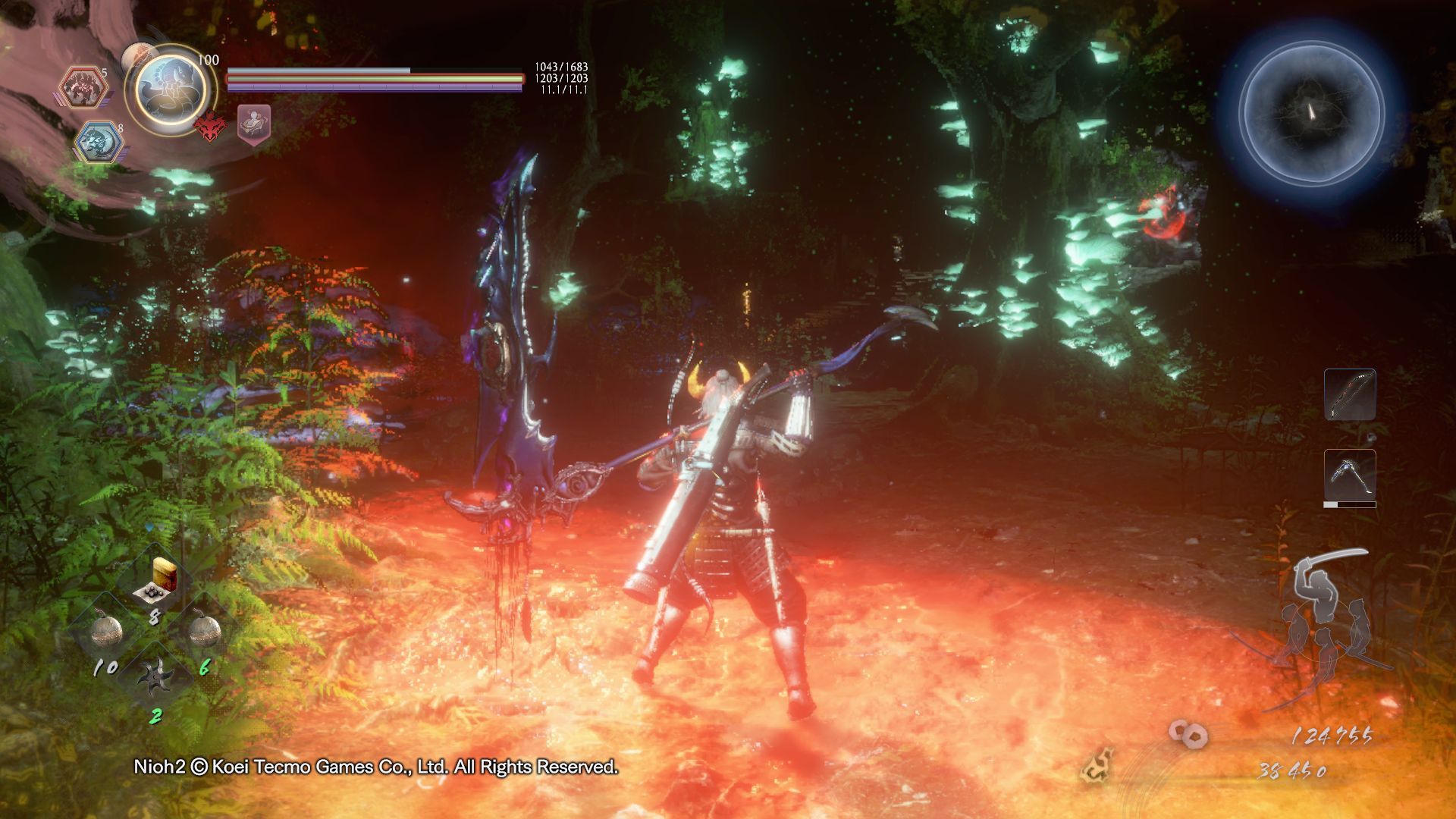The height and width of the screenshot is (819, 1456).
Task: Use the bomb shortcut with count 10
Action: pyautogui.click(x=108, y=631)
